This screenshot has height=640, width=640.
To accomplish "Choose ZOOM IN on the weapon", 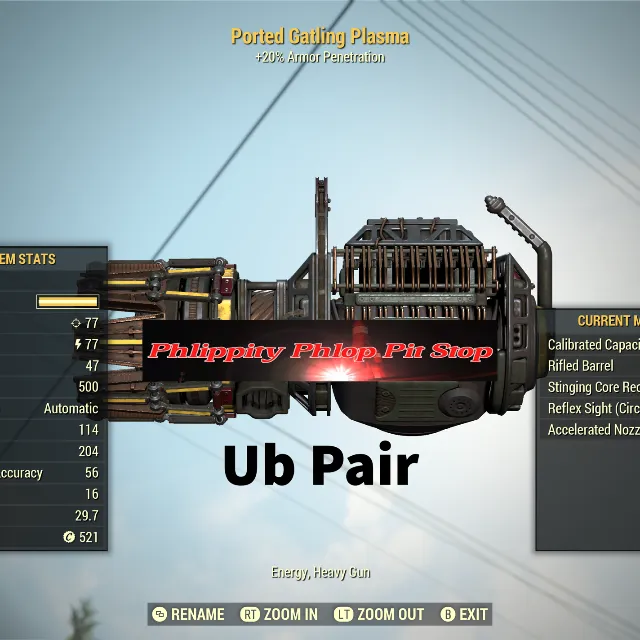I will coord(280,614).
